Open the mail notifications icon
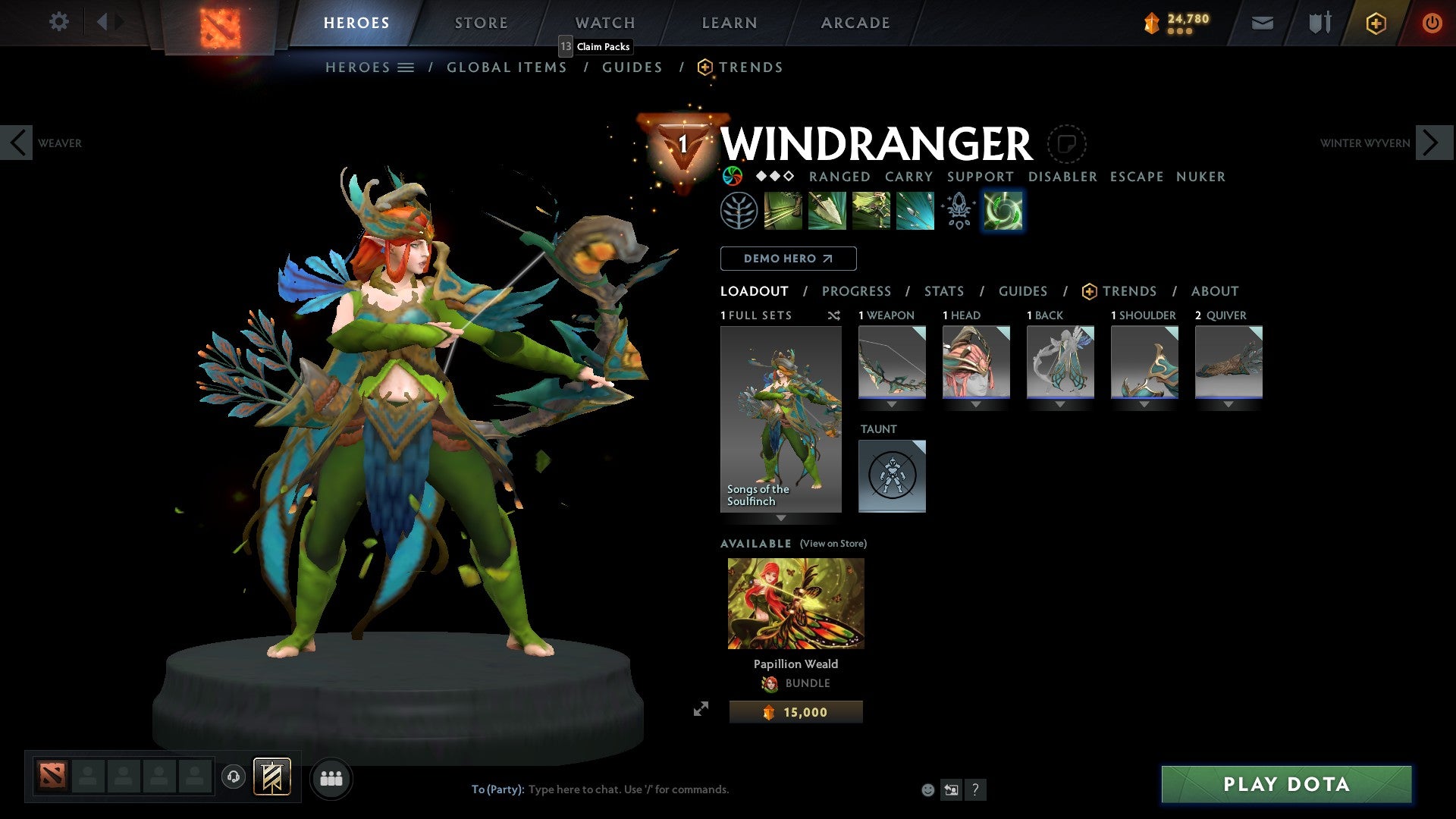The height and width of the screenshot is (819, 1456). [1262, 23]
